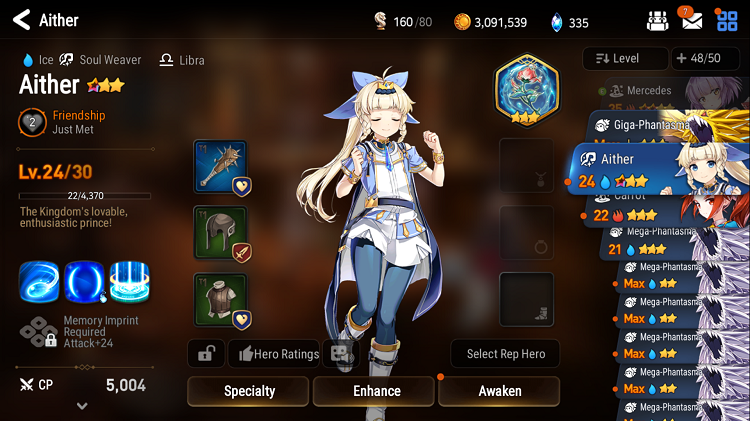Image resolution: width=750 pixels, height=421 pixels.
Task: Toggle the hero lock padlock button
Action: click(206, 353)
